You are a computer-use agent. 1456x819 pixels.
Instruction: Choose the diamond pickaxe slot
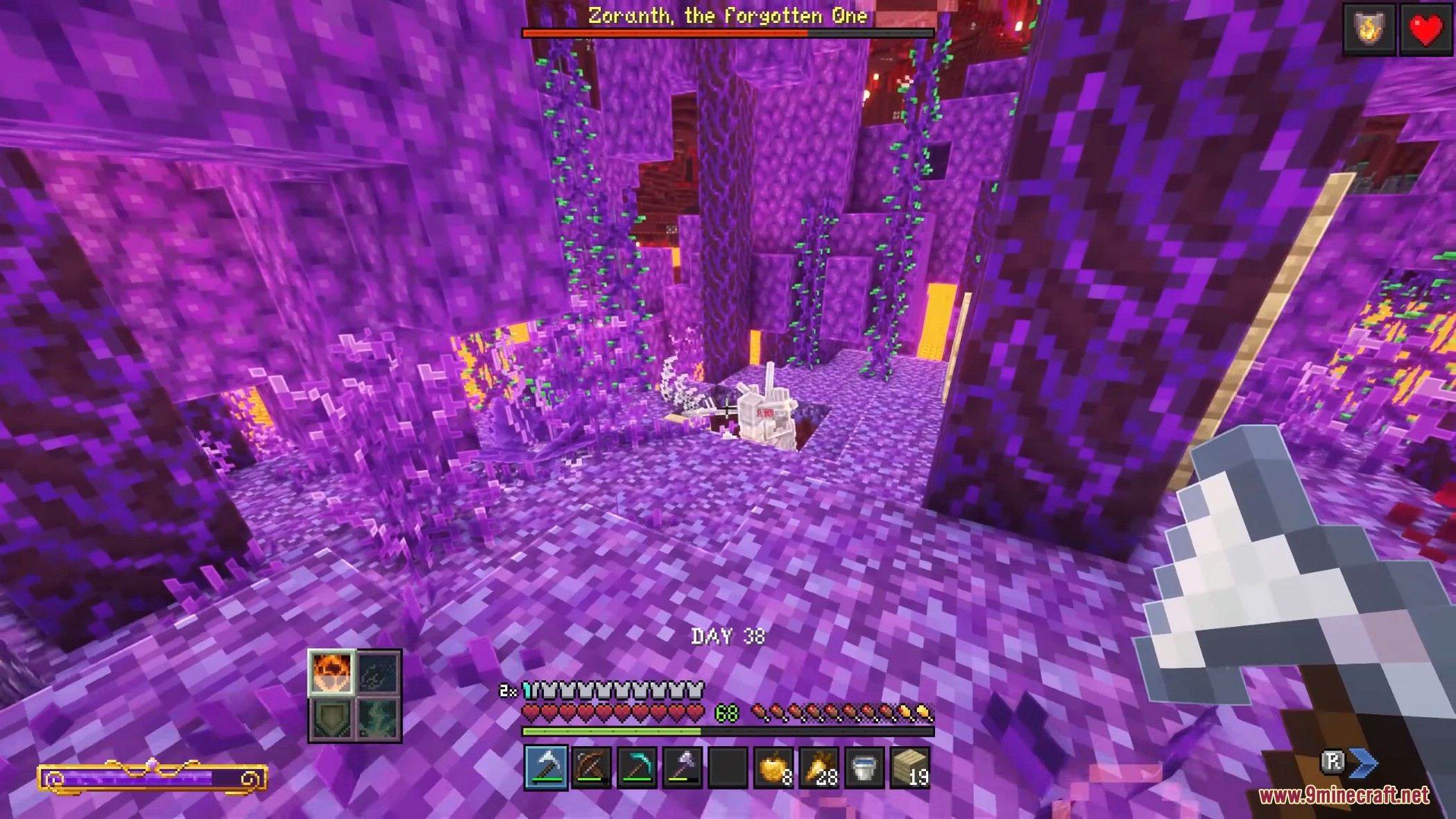click(637, 767)
